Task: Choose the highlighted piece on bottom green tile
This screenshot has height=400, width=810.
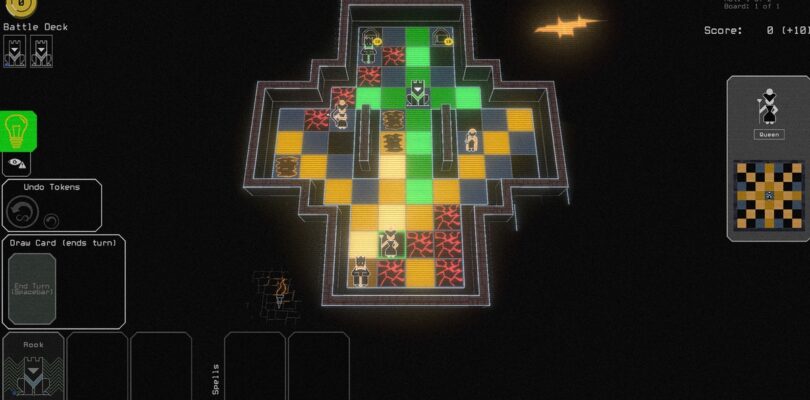Action: click(x=390, y=243)
